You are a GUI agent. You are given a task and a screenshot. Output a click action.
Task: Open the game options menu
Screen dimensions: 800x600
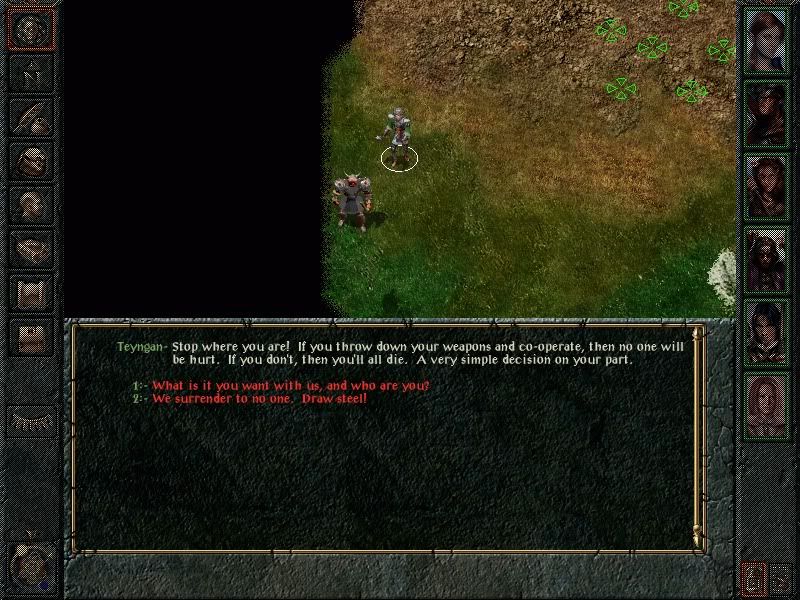pos(30,337)
